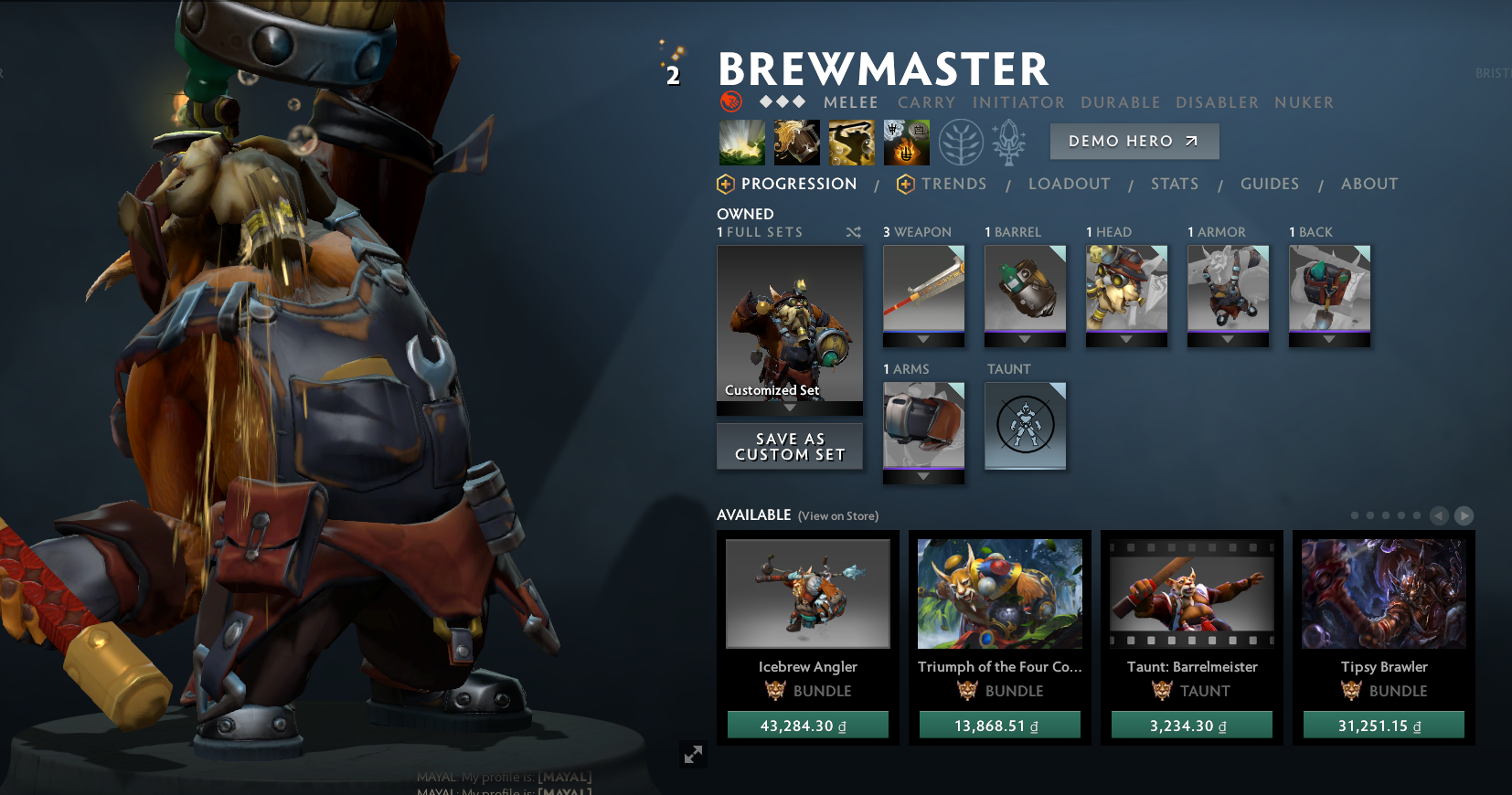1512x795 pixels.
Task: Switch to the LOADOUT tab
Action: coord(1070,184)
